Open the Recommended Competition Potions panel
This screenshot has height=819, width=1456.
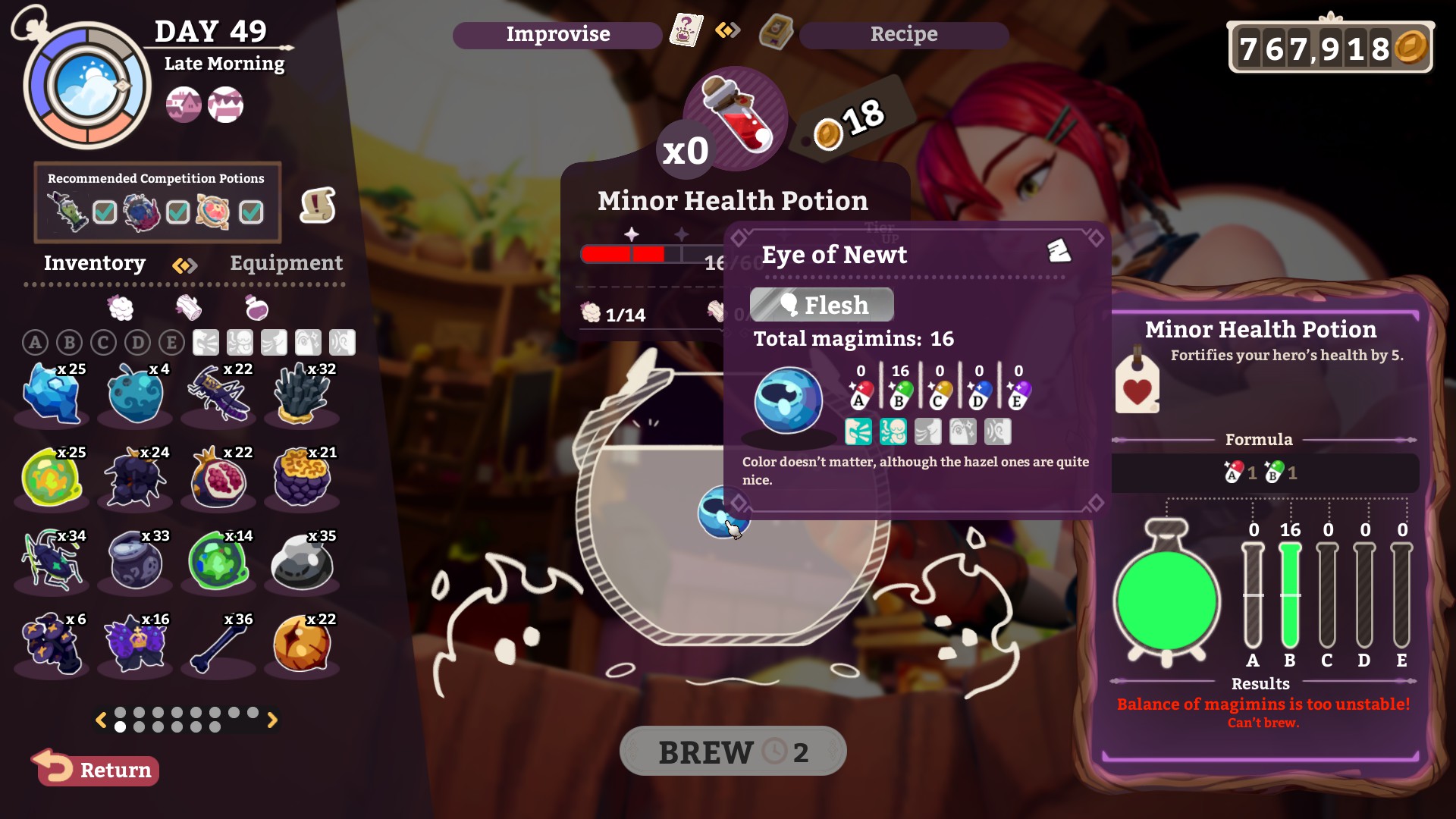[x=157, y=202]
